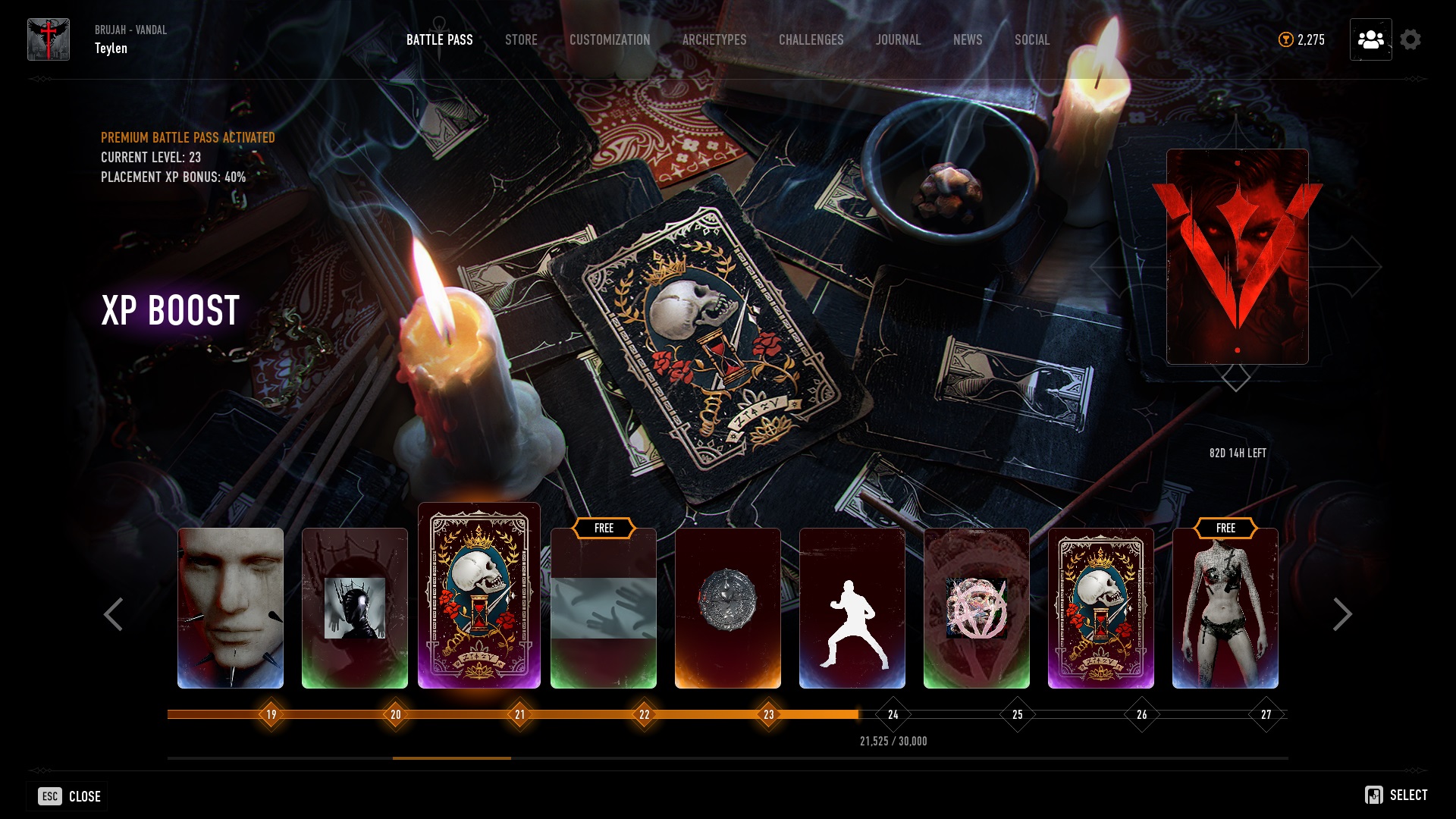Click the FREE banner above level 27 reward
The height and width of the screenshot is (819, 1456).
point(1225,528)
